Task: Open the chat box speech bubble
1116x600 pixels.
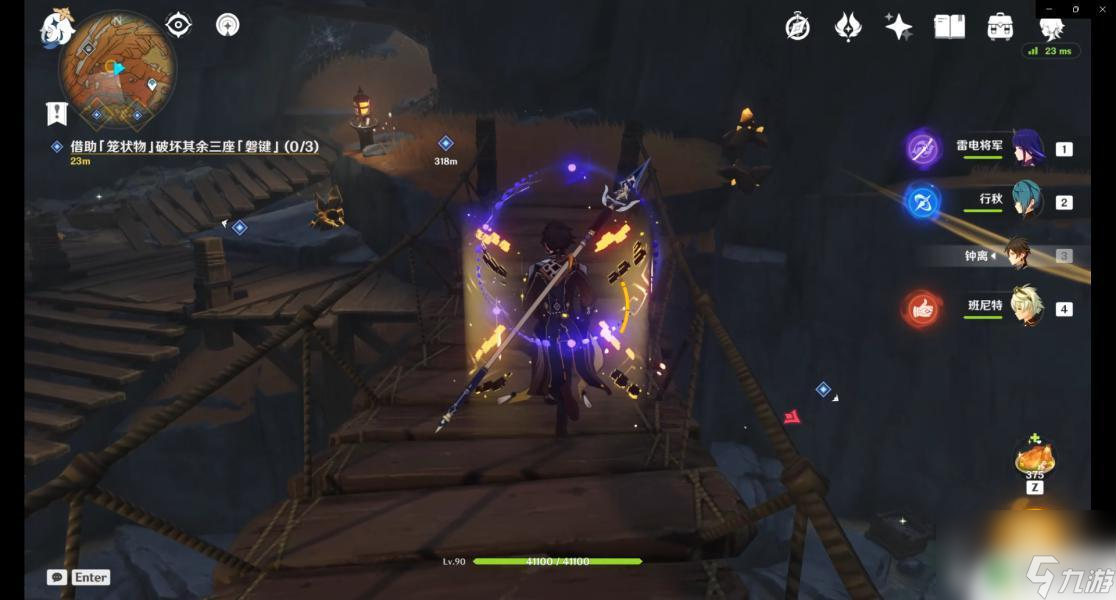Action: point(56,577)
